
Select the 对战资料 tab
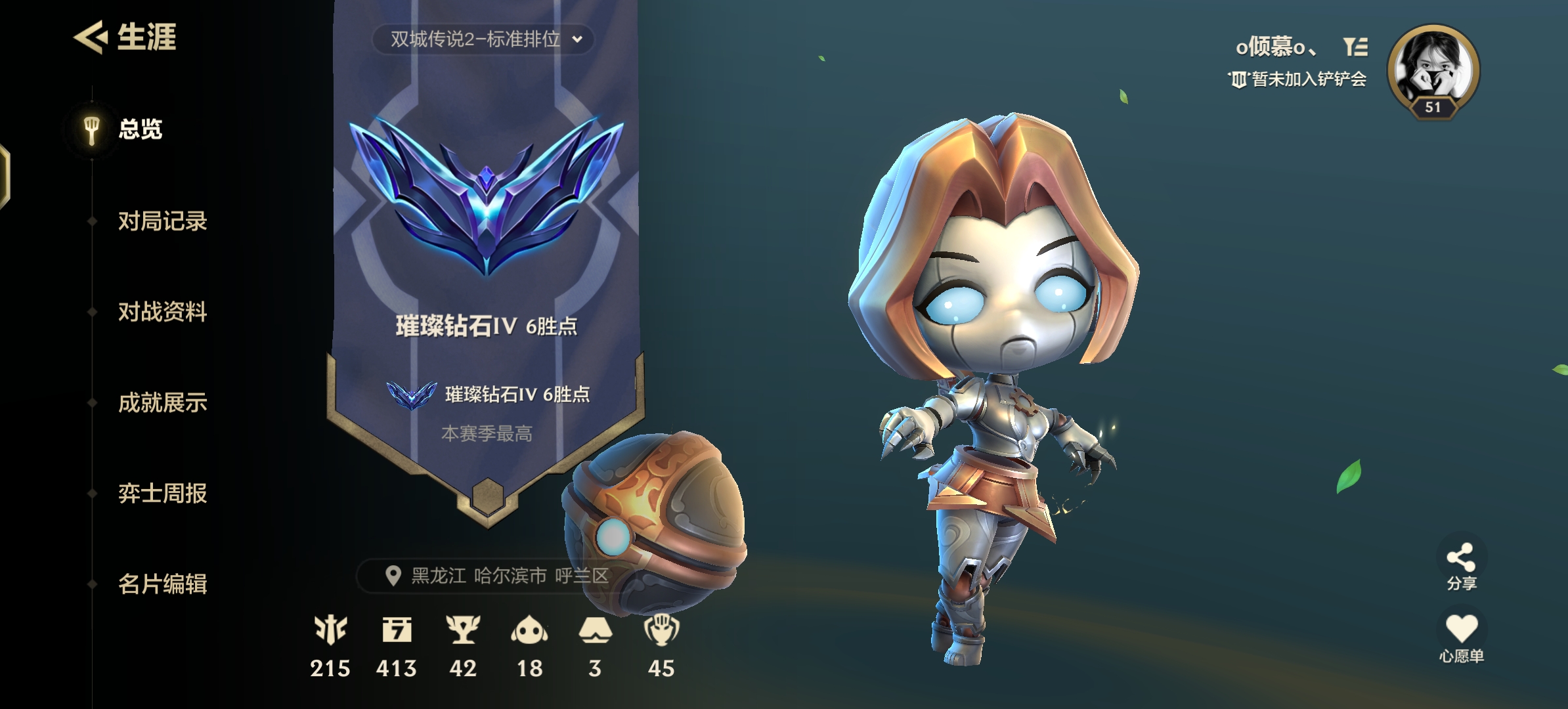[162, 312]
